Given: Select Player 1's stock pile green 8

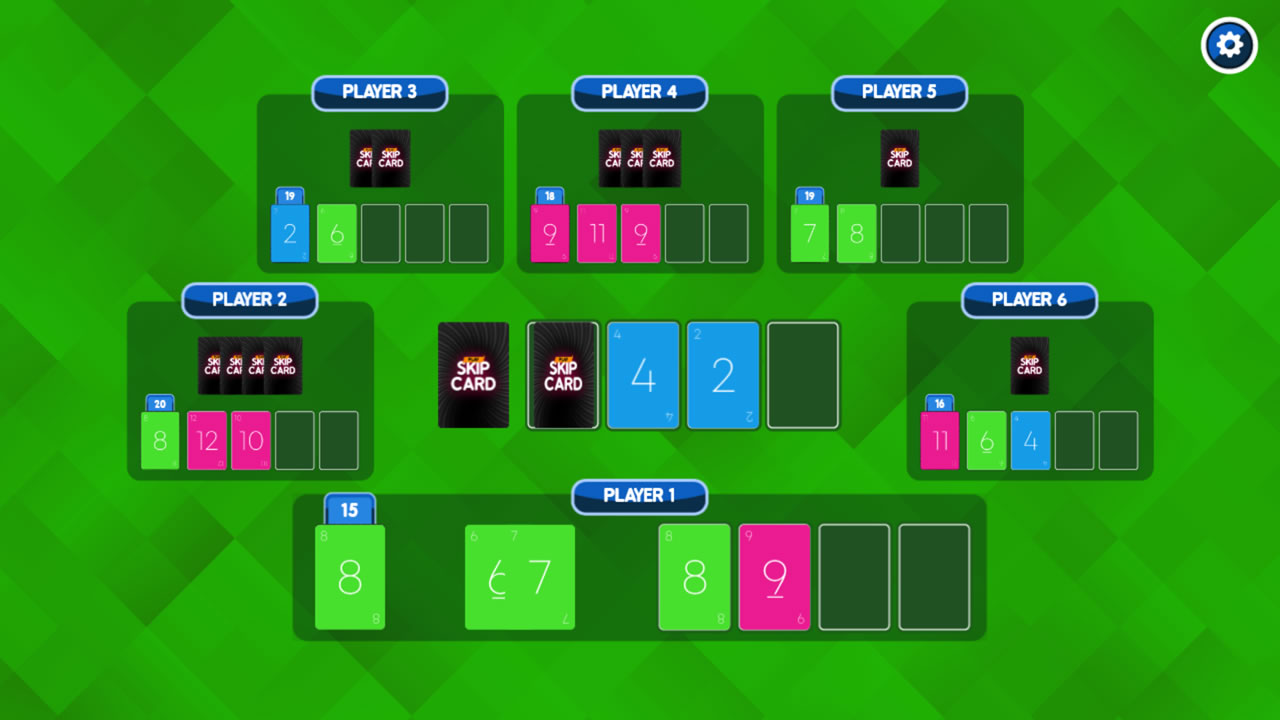Looking at the screenshot, I should 350,577.
